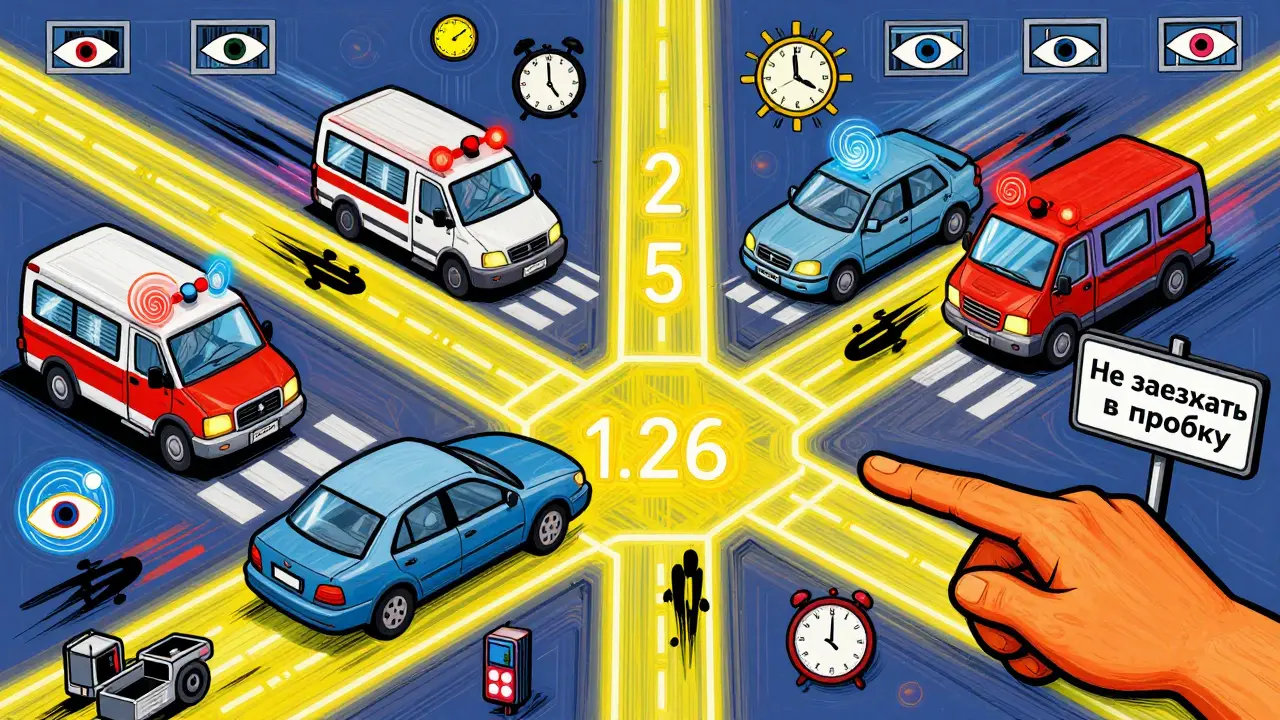Screen dimensions: 1280x720
Task: Open the green-iris eye camera panel
Action: pyautogui.click(x=232, y=48)
